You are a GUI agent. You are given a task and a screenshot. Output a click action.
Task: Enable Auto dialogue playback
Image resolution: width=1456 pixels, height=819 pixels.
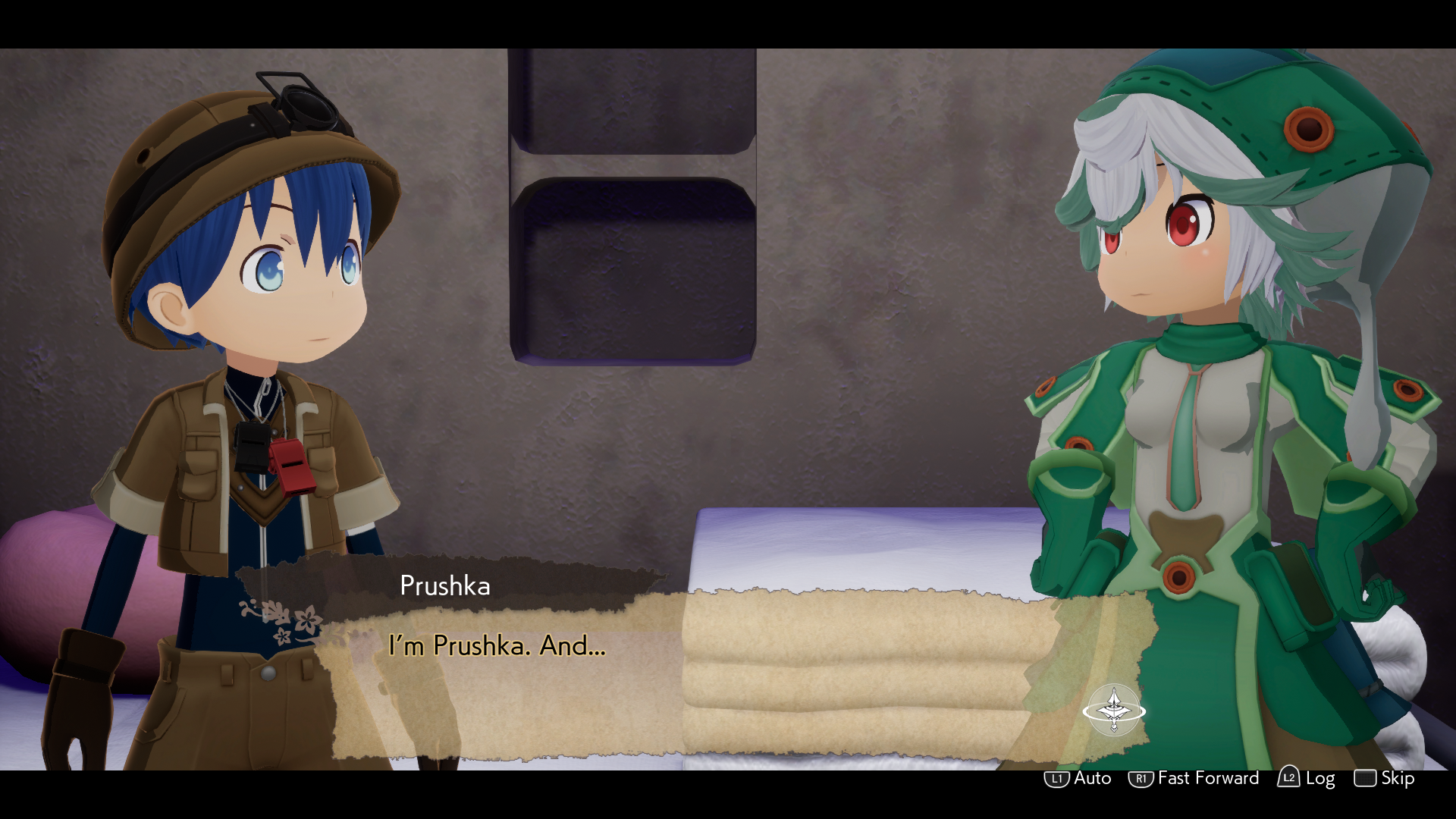click(1078, 778)
